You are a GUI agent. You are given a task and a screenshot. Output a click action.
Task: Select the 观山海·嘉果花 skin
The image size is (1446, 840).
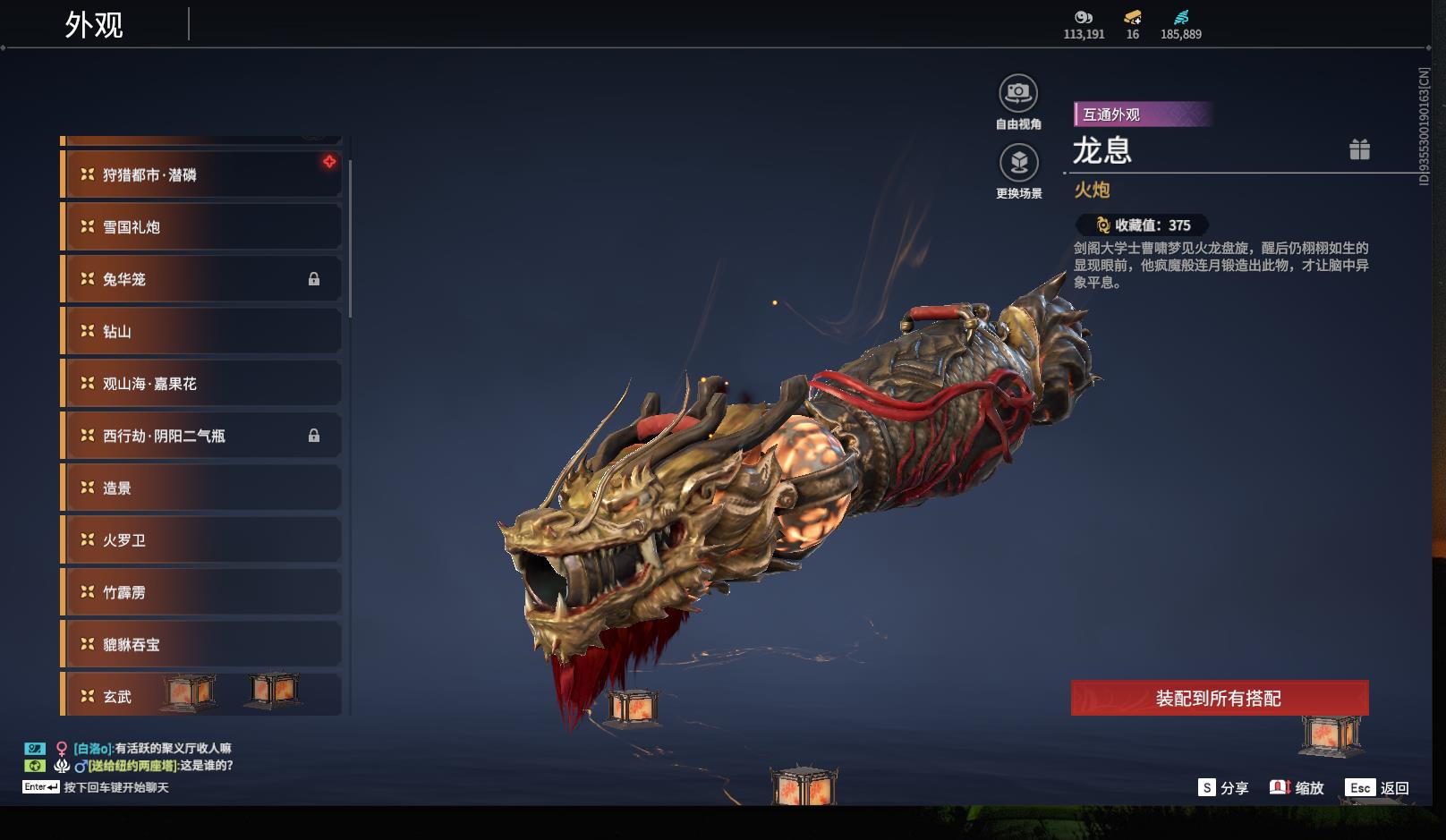point(201,384)
